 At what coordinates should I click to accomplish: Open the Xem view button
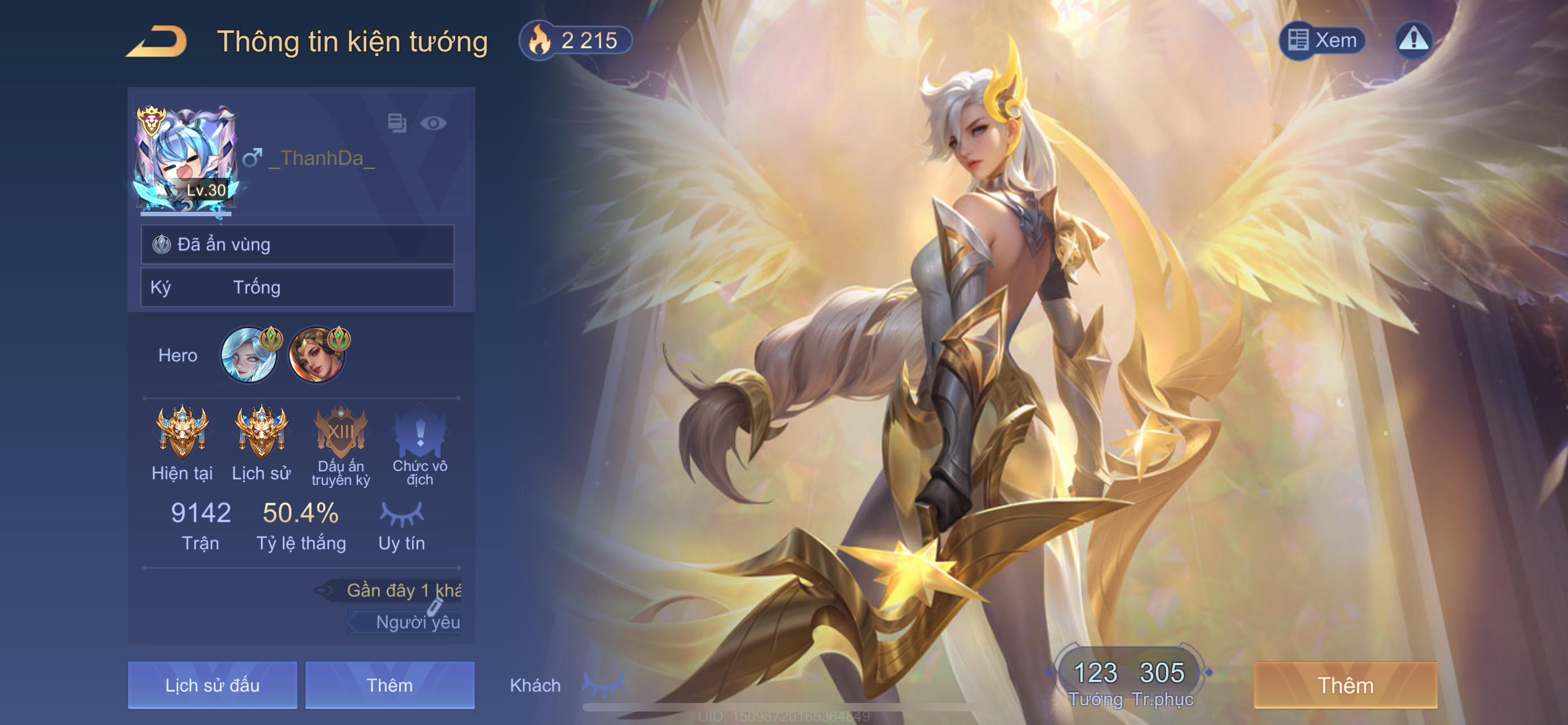click(x=1322, y=41)
